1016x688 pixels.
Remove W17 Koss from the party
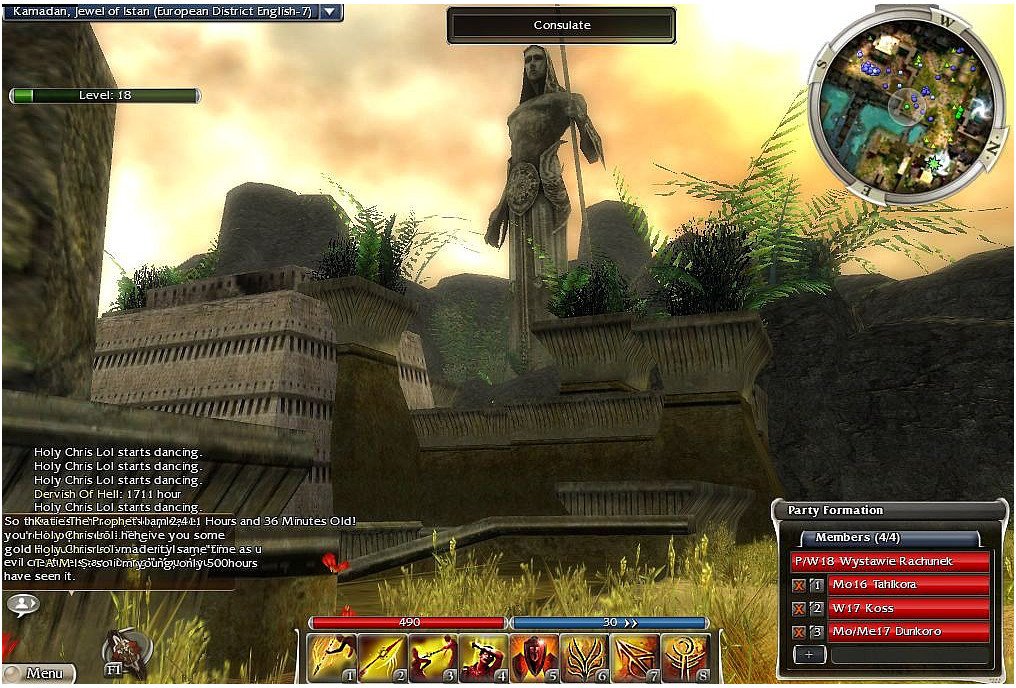[799, 608]
